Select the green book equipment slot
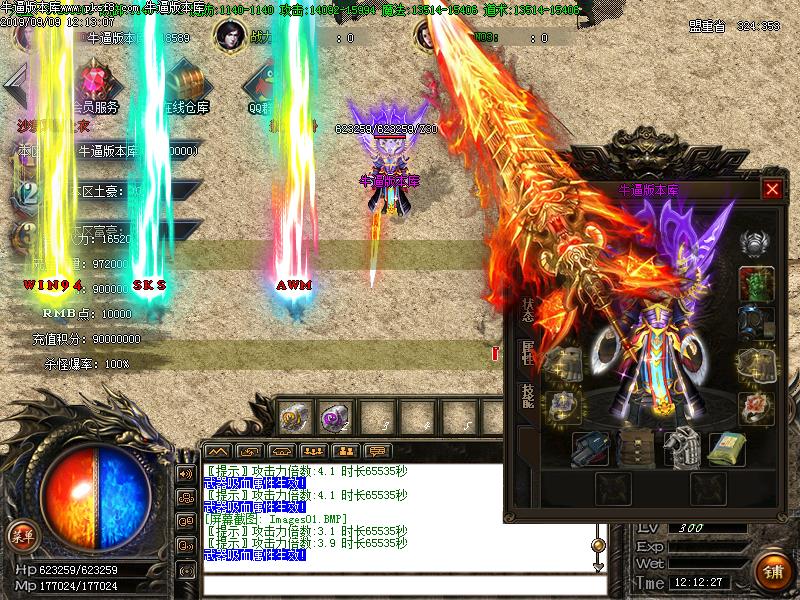Viewport: 800px width, 600px height. [x=727, y=448]
